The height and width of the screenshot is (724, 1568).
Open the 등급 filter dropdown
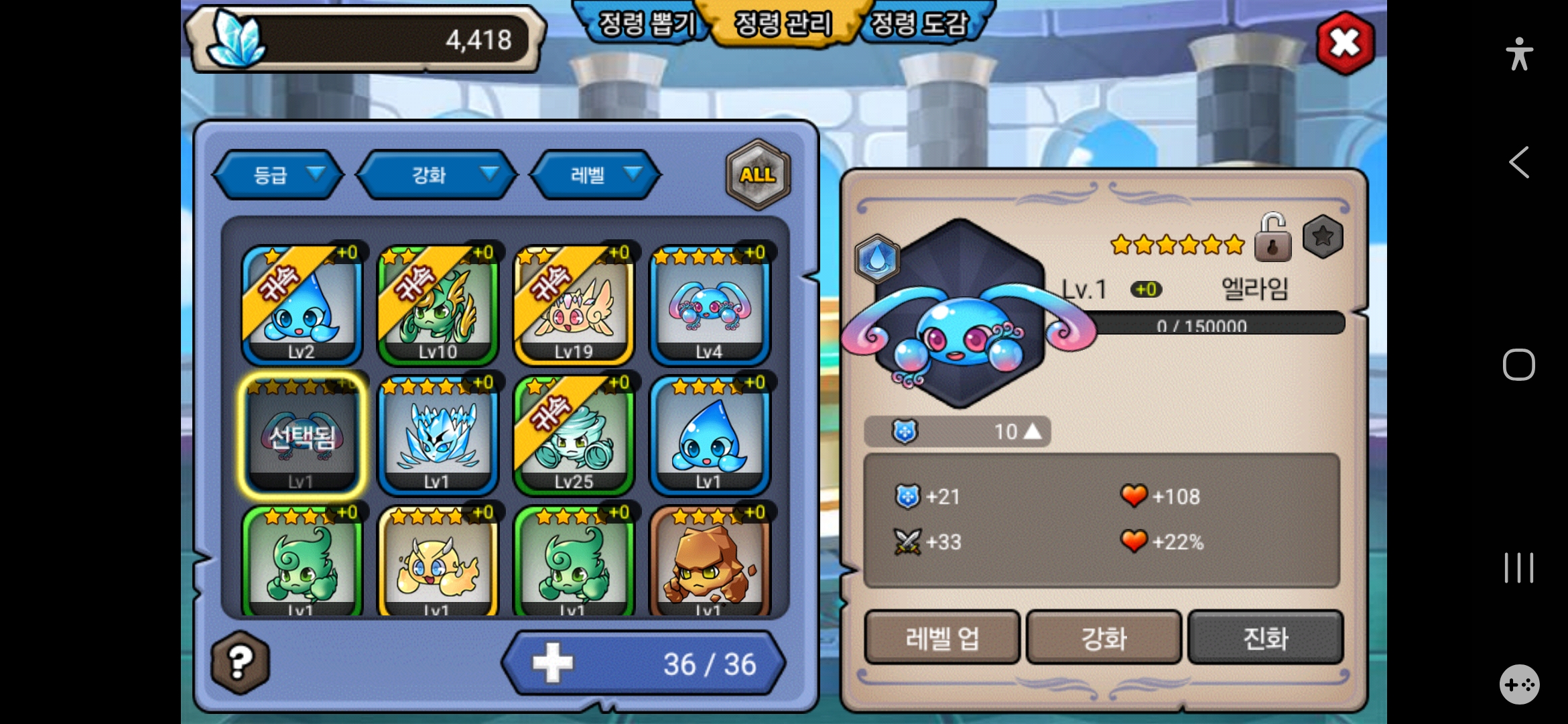point(279,175)
